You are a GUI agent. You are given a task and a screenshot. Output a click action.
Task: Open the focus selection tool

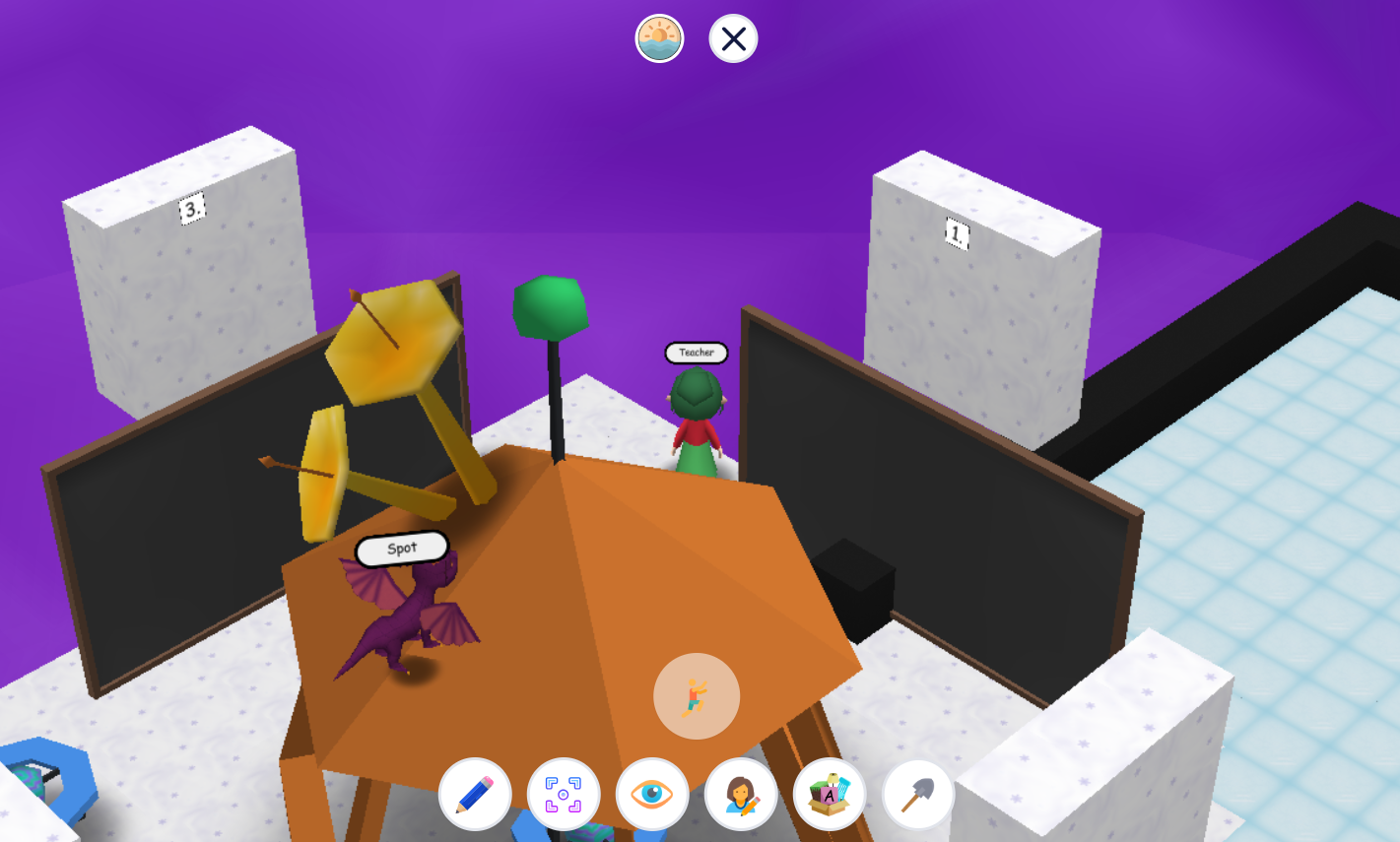coord(563,795)
